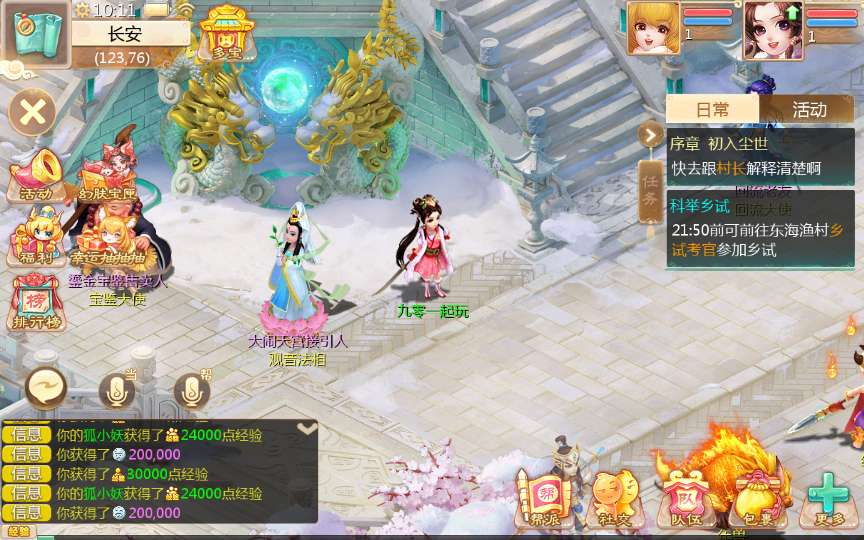This screenshot has height=540, width=864.
Task: Open the round chat bubble button
Action: coord(46,388)
